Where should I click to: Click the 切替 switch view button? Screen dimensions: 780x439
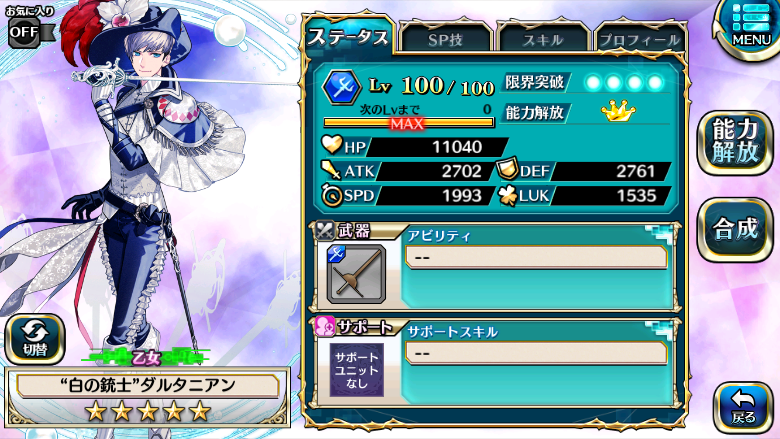[35, 338]
